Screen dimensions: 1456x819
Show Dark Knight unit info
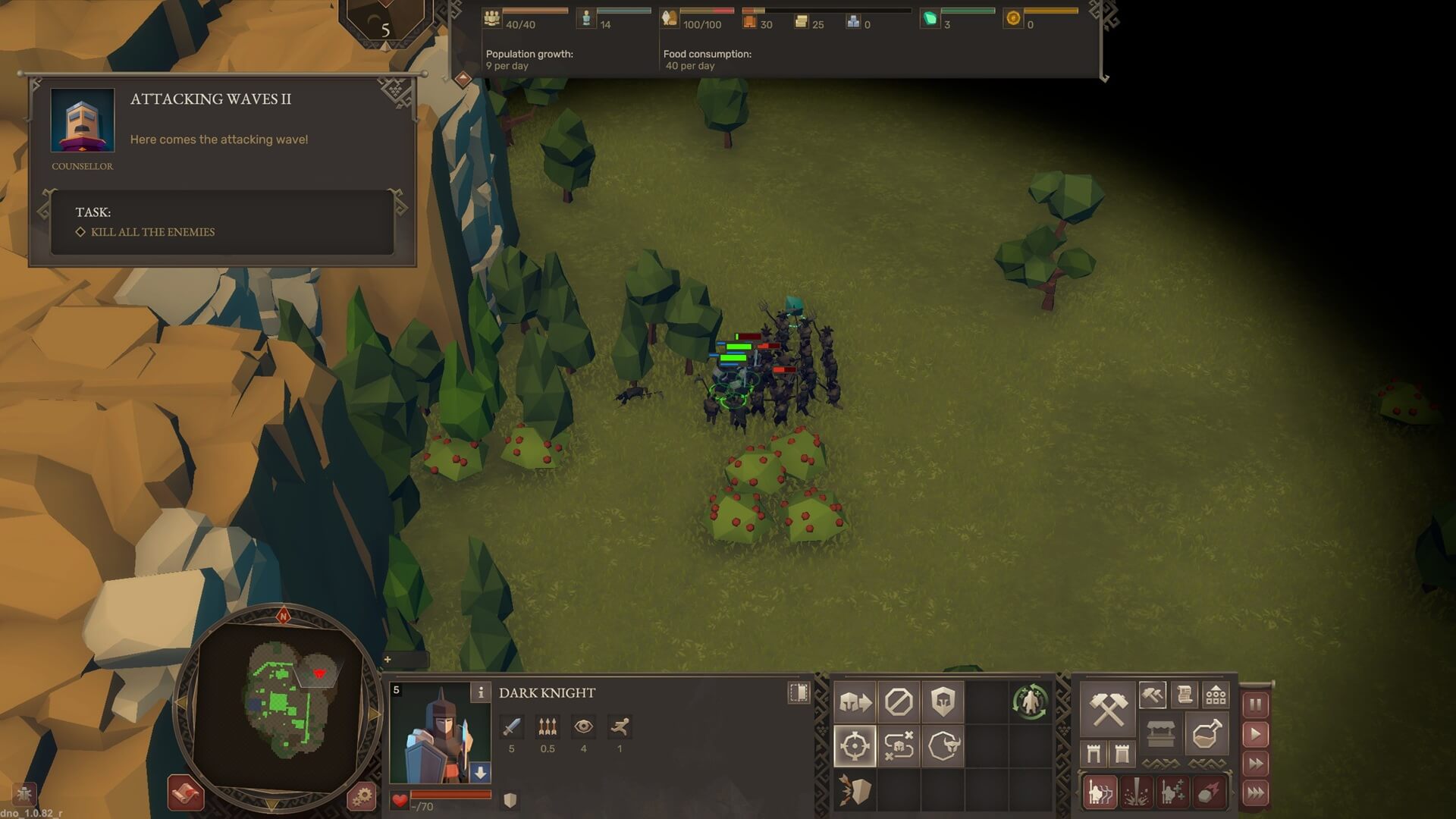point(481,692)
